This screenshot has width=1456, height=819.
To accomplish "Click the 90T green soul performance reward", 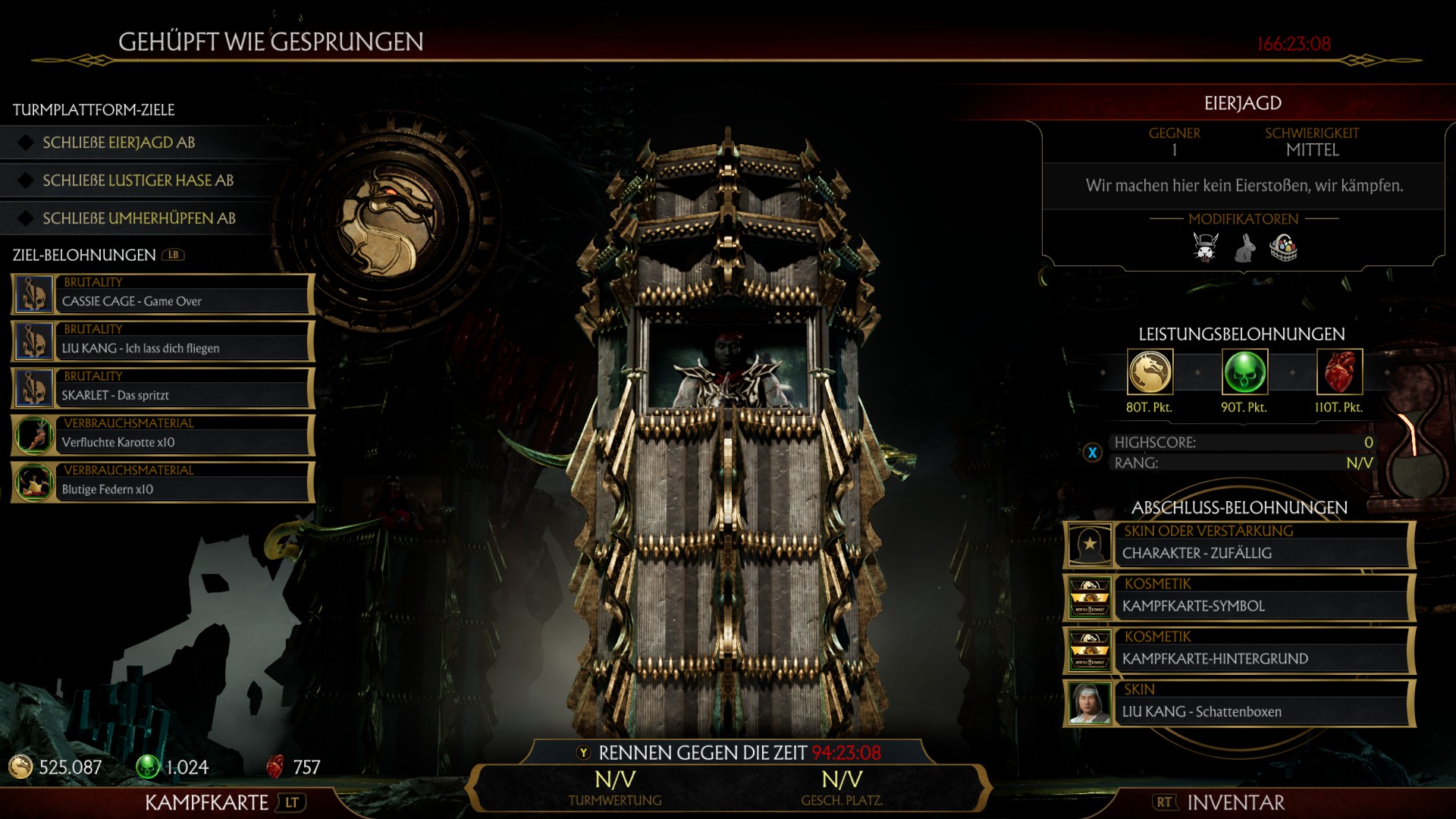I will click(1244, 372).
